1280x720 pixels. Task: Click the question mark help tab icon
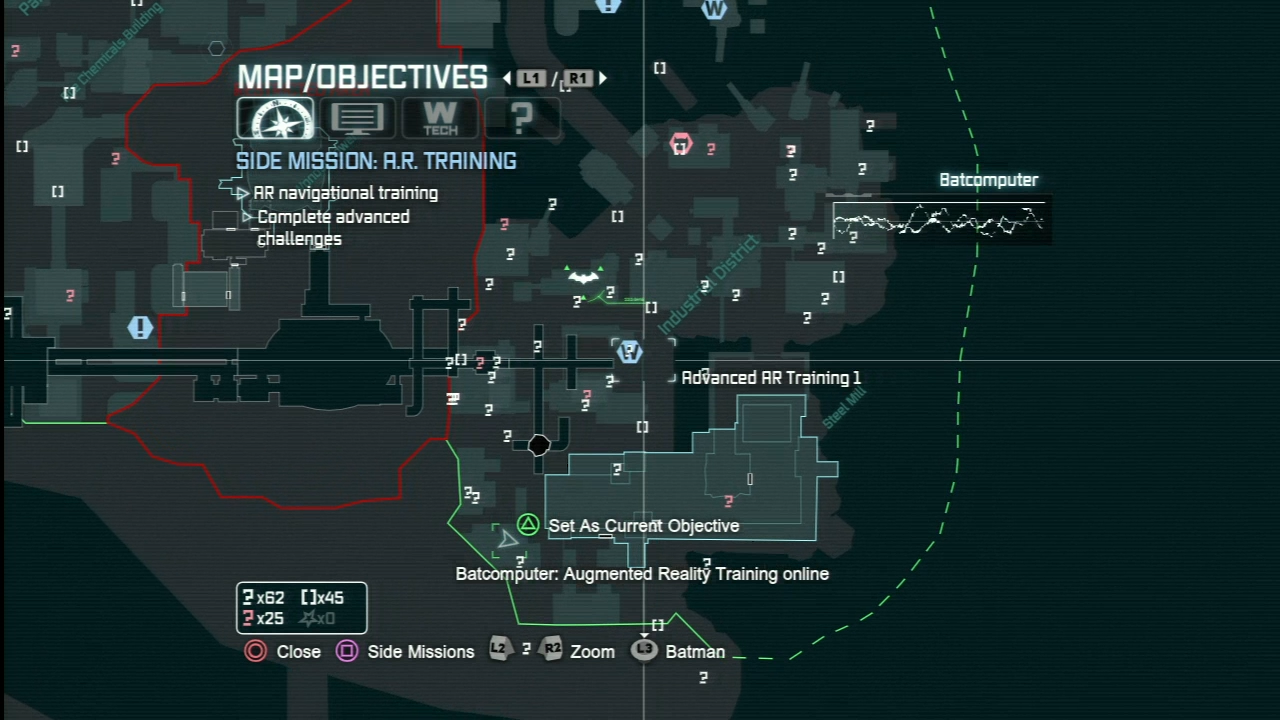520,119
